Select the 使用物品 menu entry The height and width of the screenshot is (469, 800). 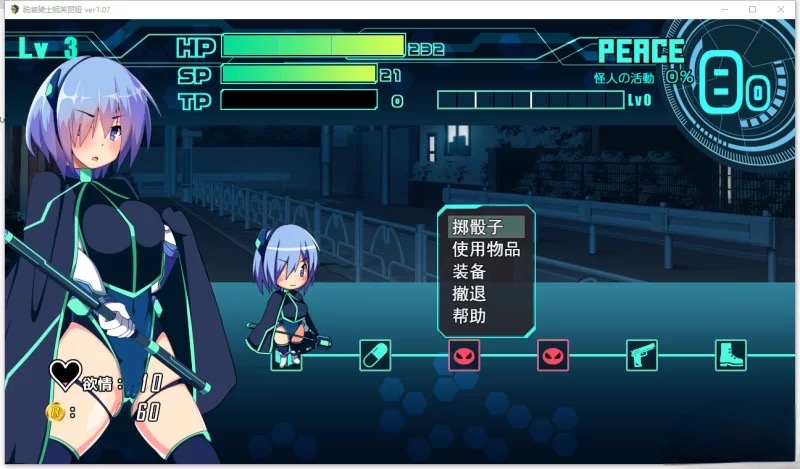pyautogui.click(x=486, y=249)
